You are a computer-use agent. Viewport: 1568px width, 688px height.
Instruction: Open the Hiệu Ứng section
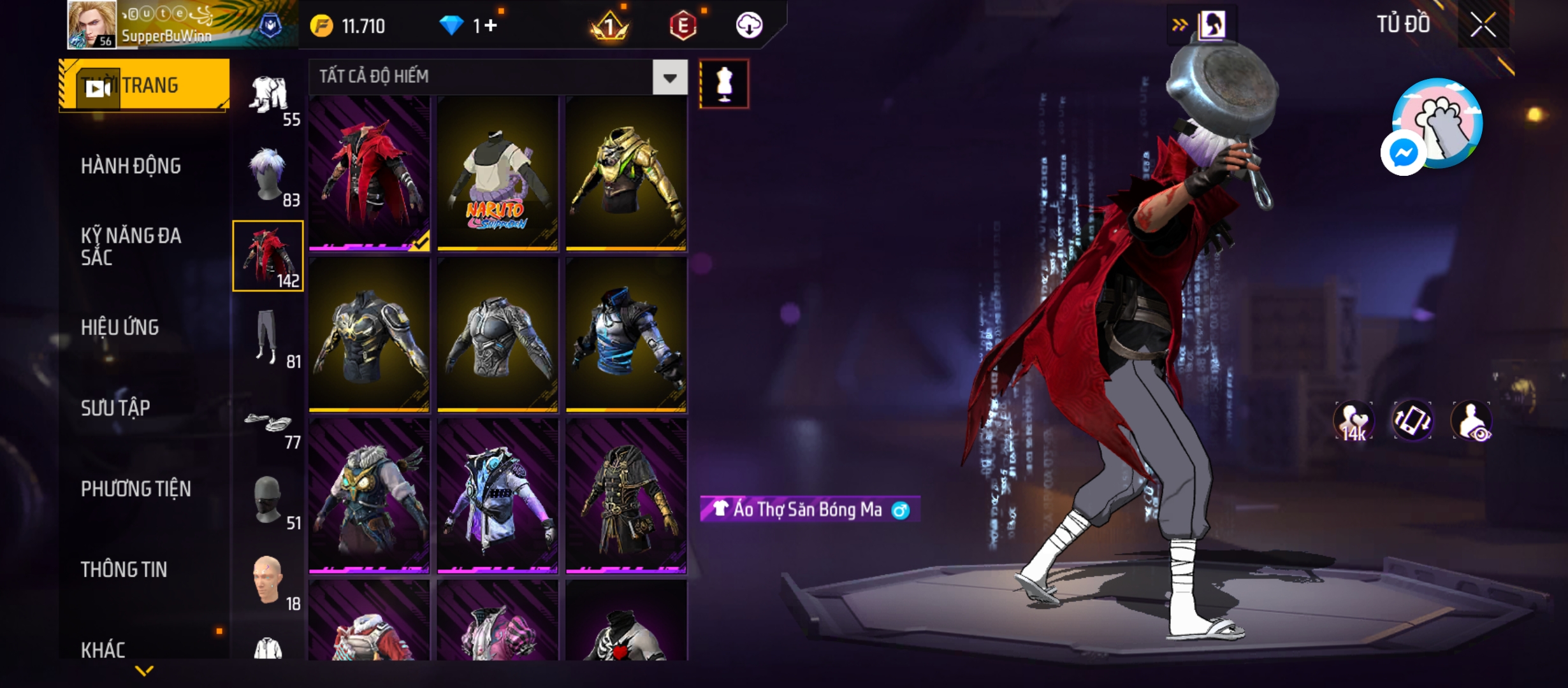click(x=120, y=327)
